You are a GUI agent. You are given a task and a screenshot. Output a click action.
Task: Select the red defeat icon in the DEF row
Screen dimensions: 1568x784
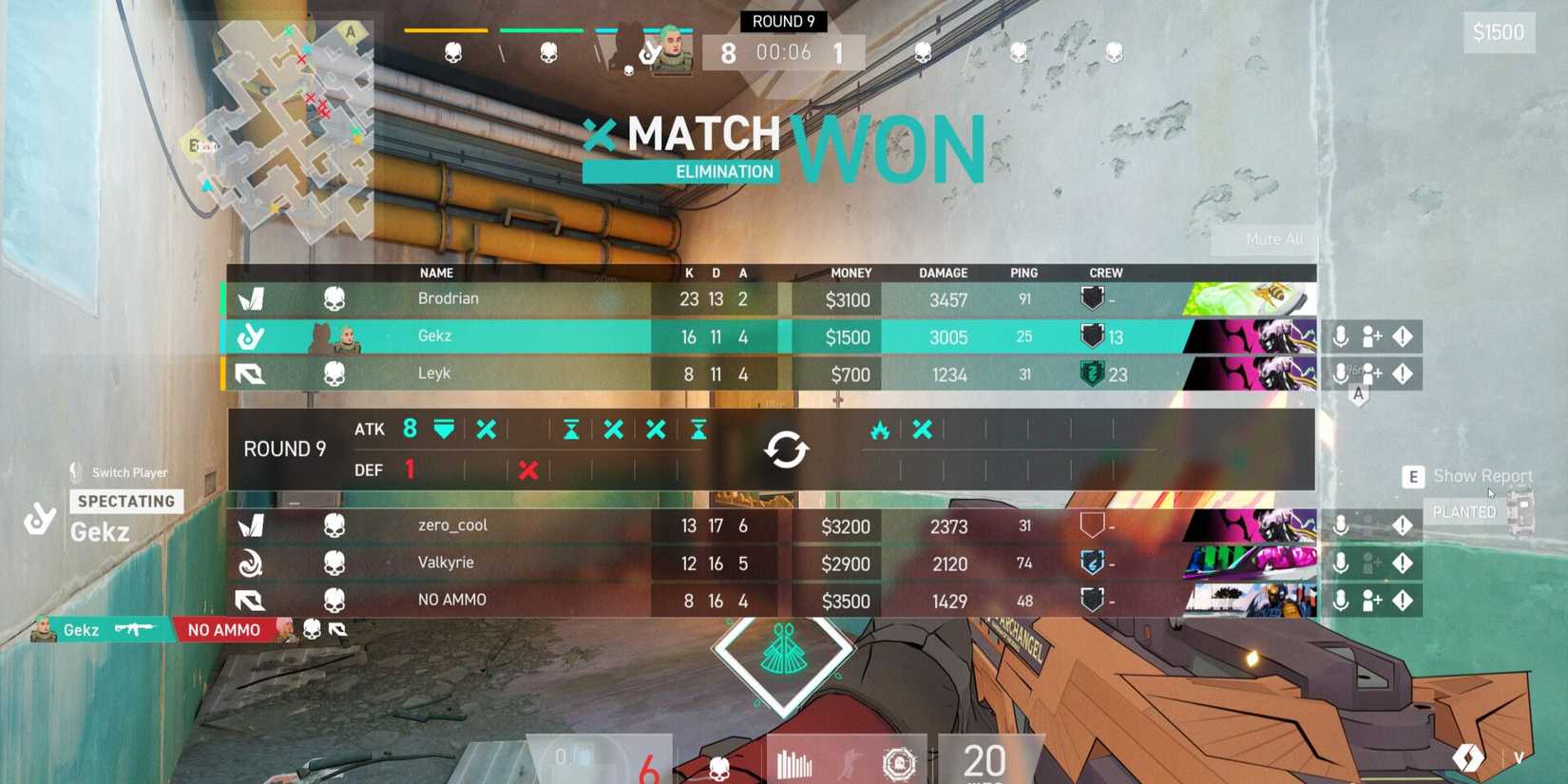click(x=528, y=469)
